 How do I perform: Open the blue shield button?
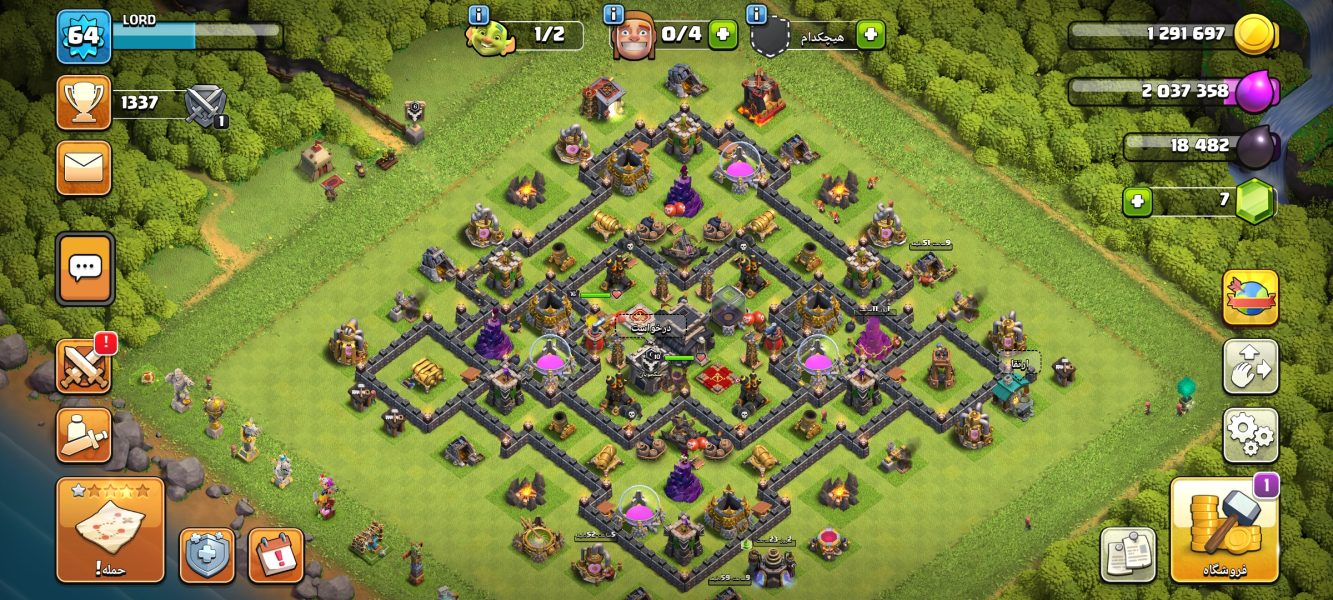point(207,555)
